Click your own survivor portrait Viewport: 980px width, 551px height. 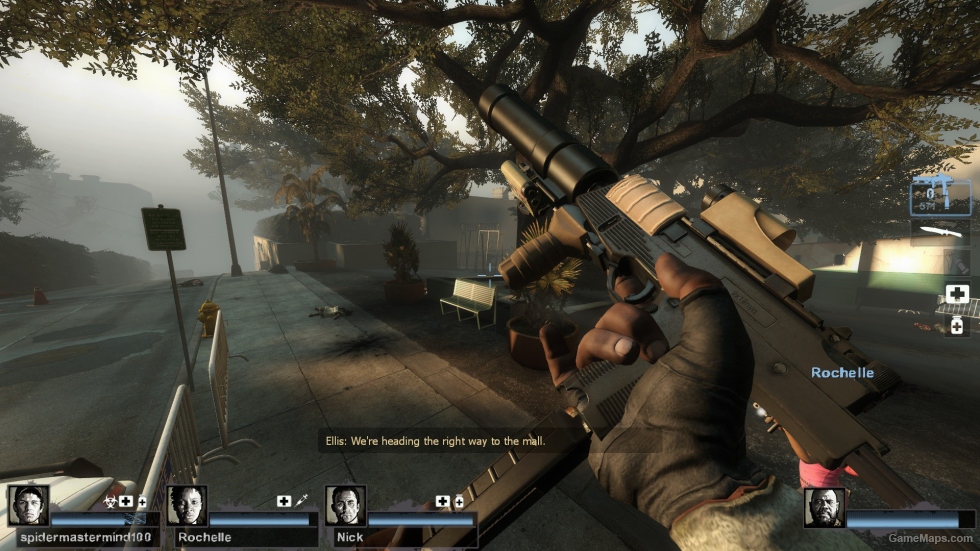pos(824,507)
